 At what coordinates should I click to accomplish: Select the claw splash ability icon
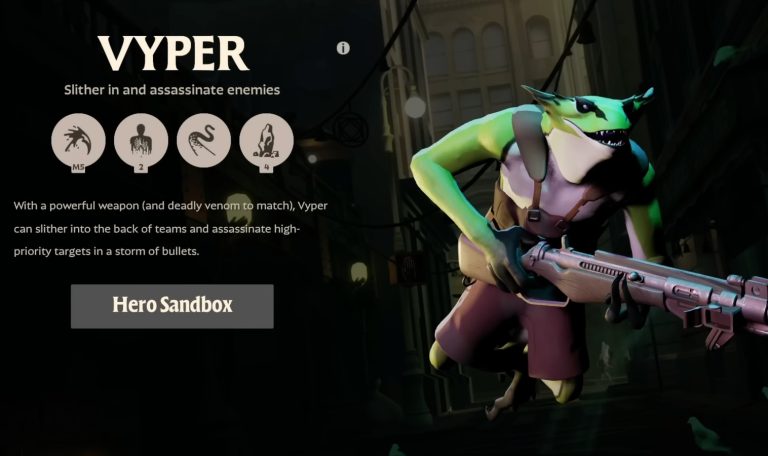point(78,140)
